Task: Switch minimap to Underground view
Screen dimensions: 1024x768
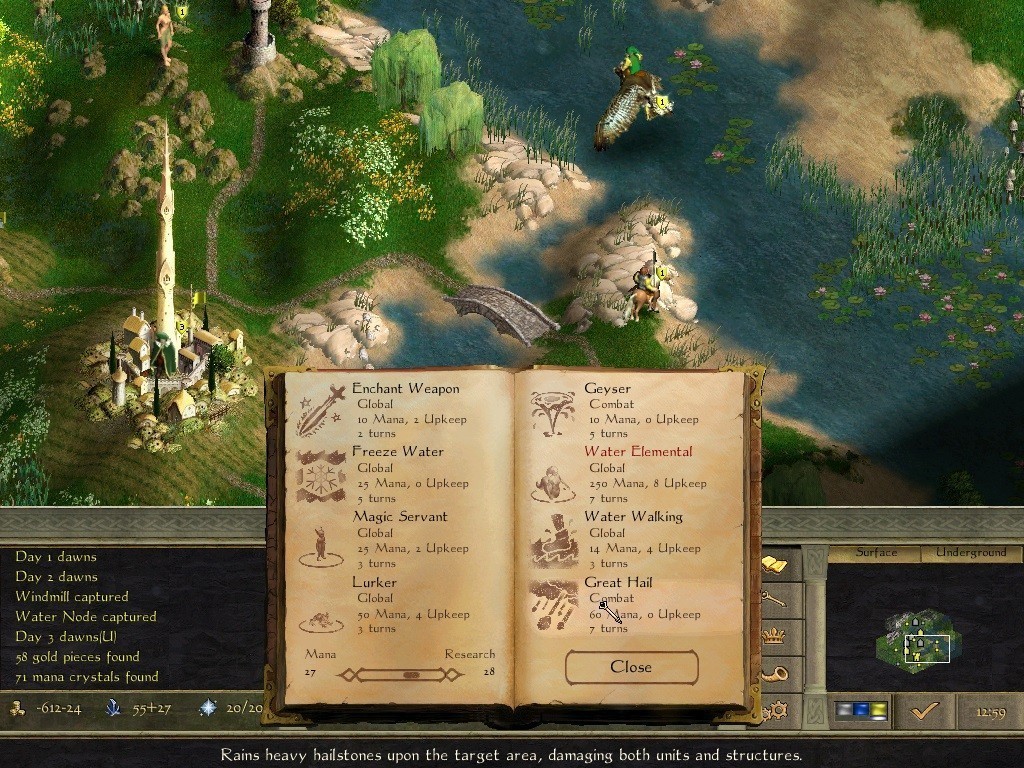Action: tap(971, 552)
